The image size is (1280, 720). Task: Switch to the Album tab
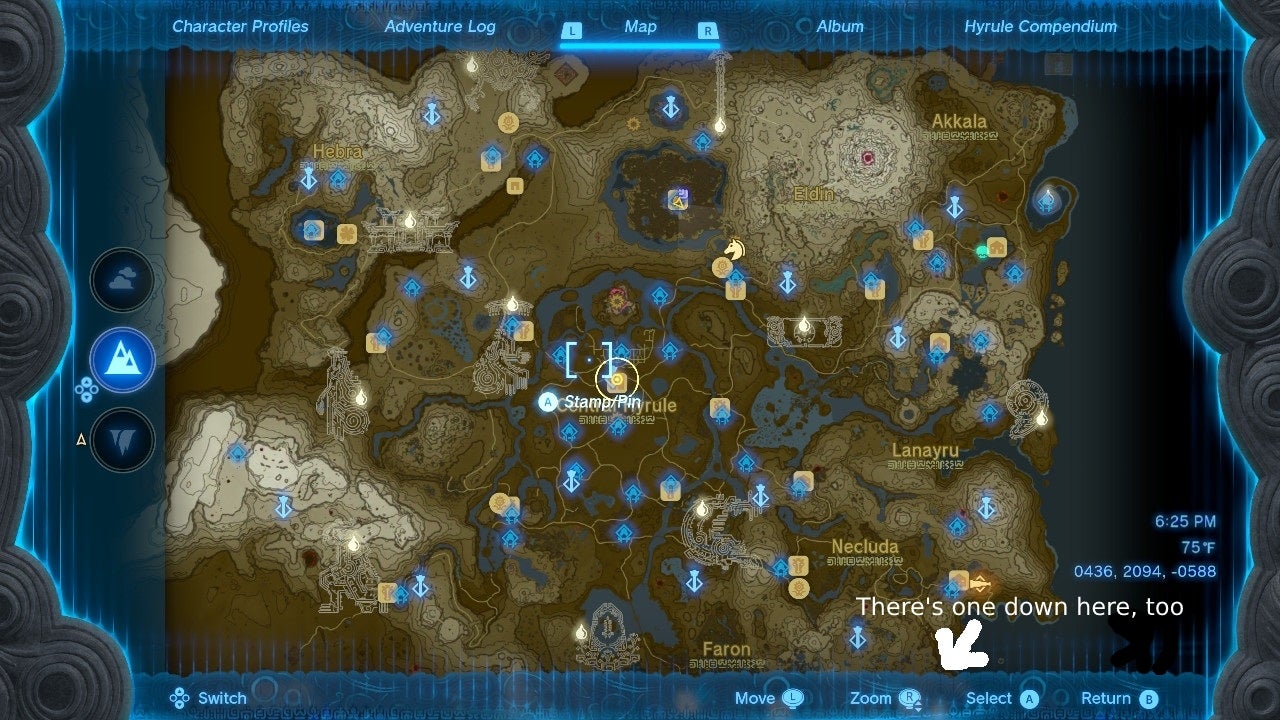840,27
